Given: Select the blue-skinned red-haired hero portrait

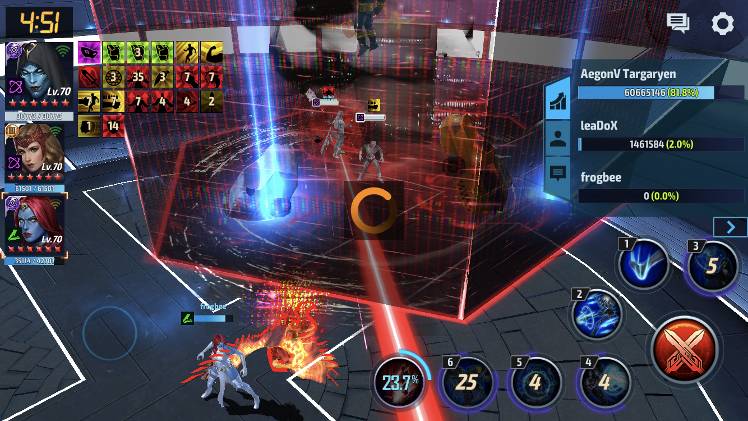Looking at the screenshot, I should click(x=36, y=225).
